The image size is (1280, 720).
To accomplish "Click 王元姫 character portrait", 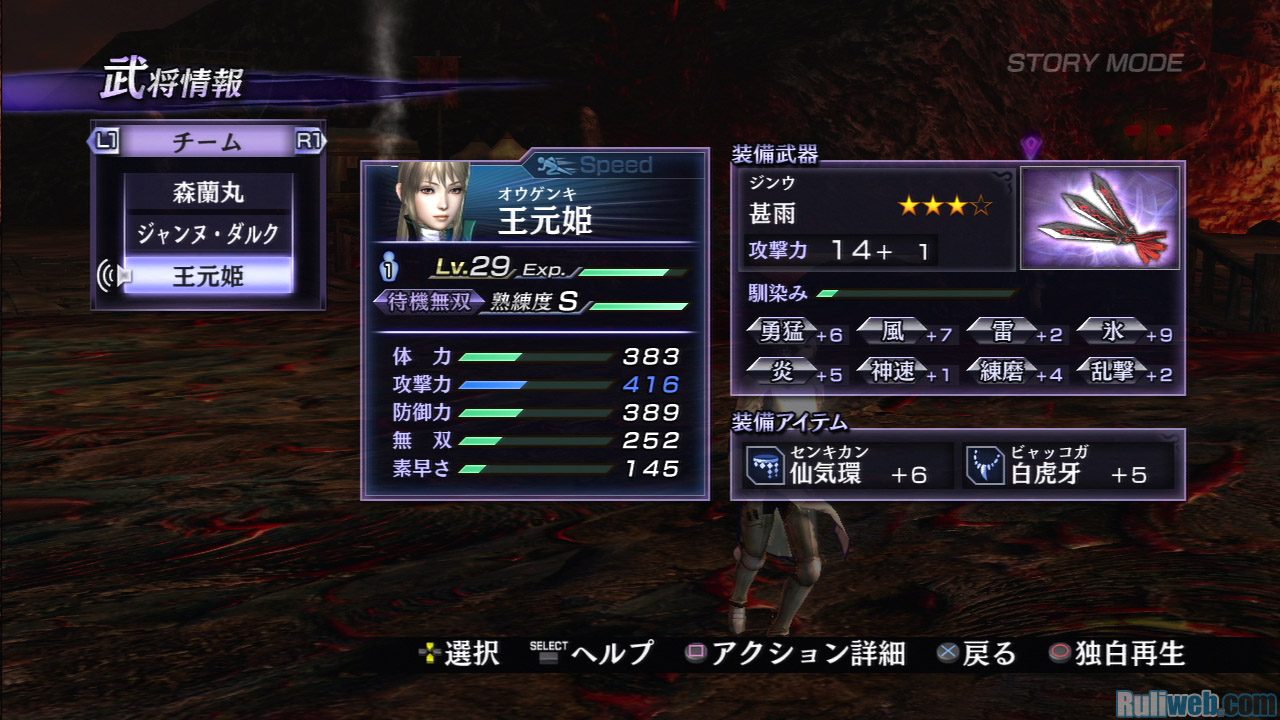I will (x=434, y=200).
